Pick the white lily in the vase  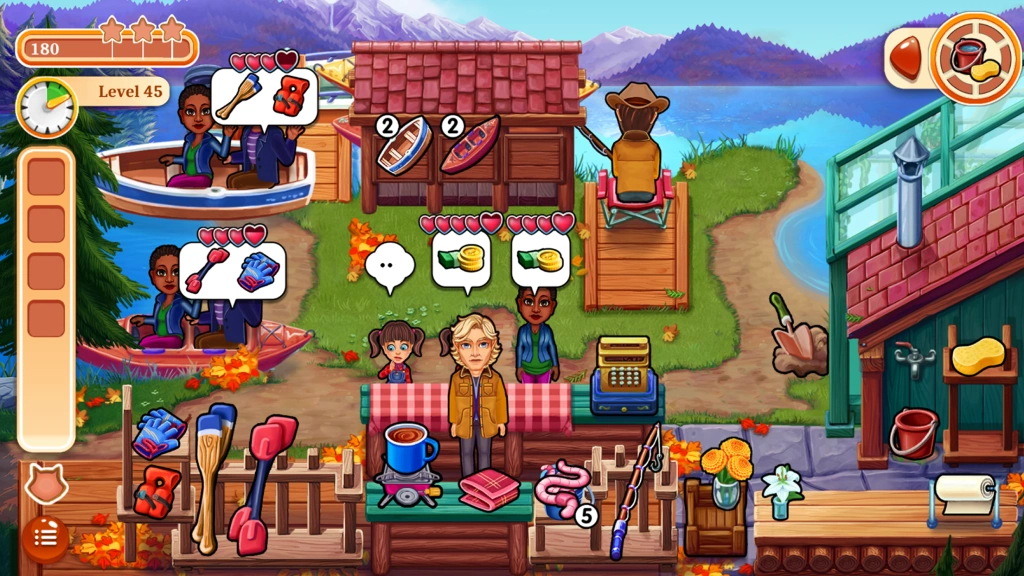[x=782, y=490]
